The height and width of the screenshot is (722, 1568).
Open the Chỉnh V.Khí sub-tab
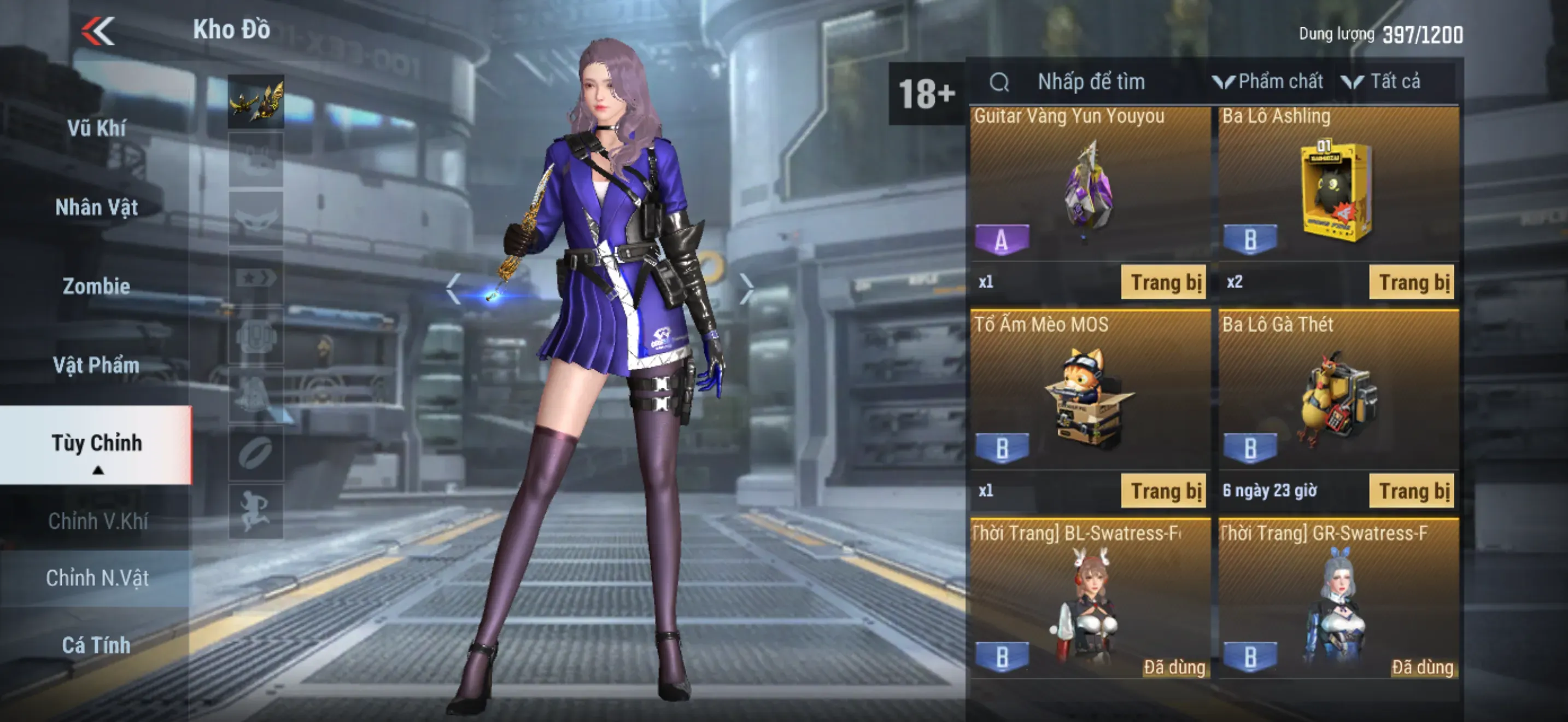pyautogui.click(x=97, y=521)
